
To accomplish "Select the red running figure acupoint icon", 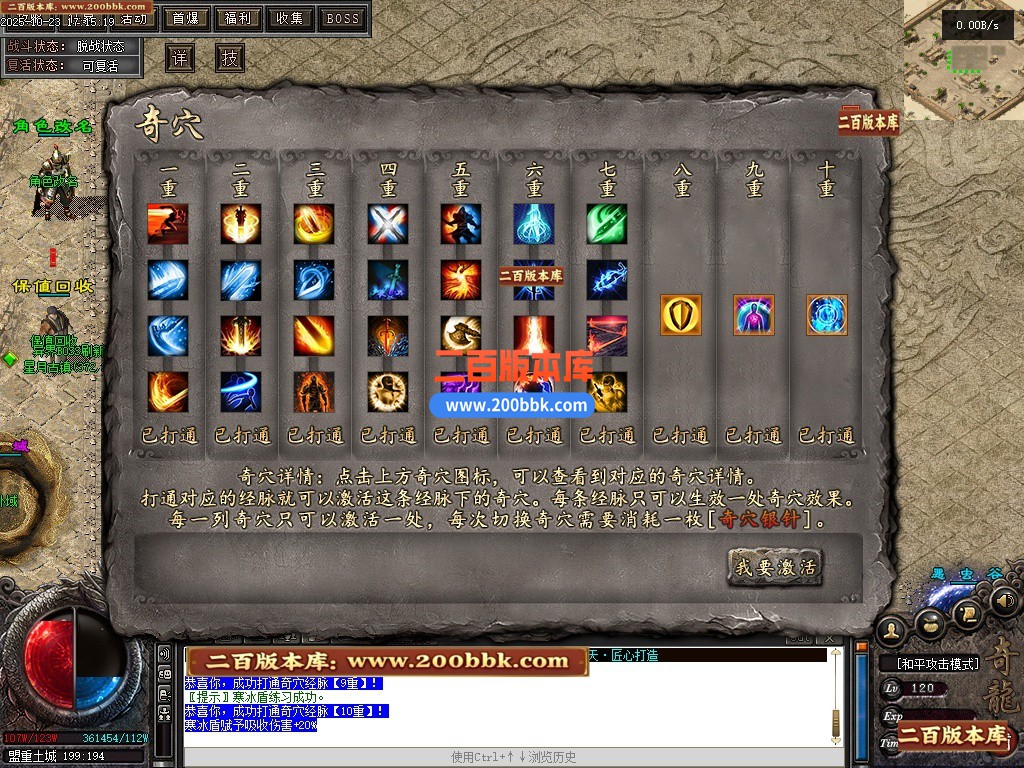I will [x=168, y=225].
